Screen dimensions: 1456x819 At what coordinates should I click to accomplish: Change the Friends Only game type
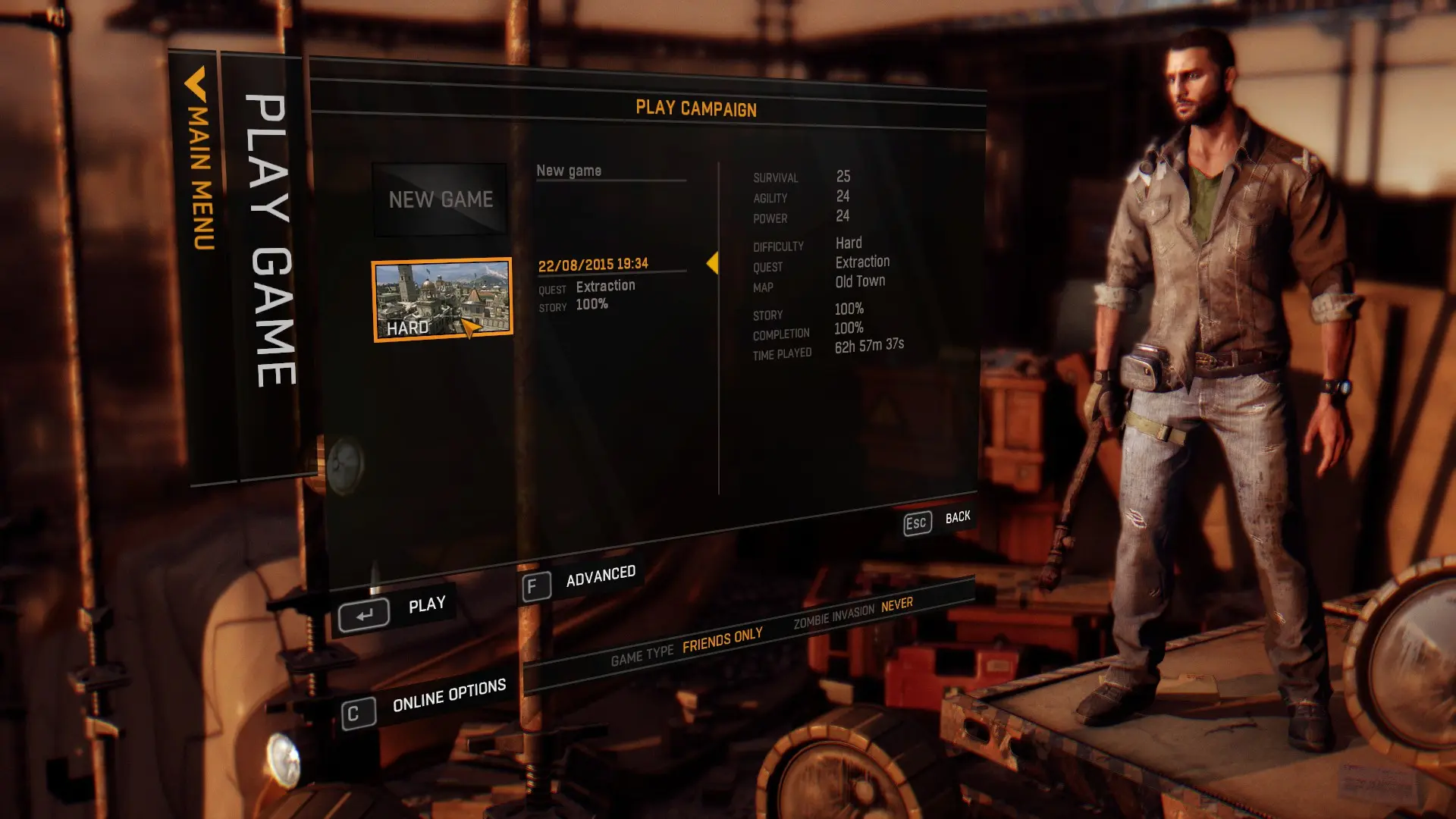tap(722, 641)
